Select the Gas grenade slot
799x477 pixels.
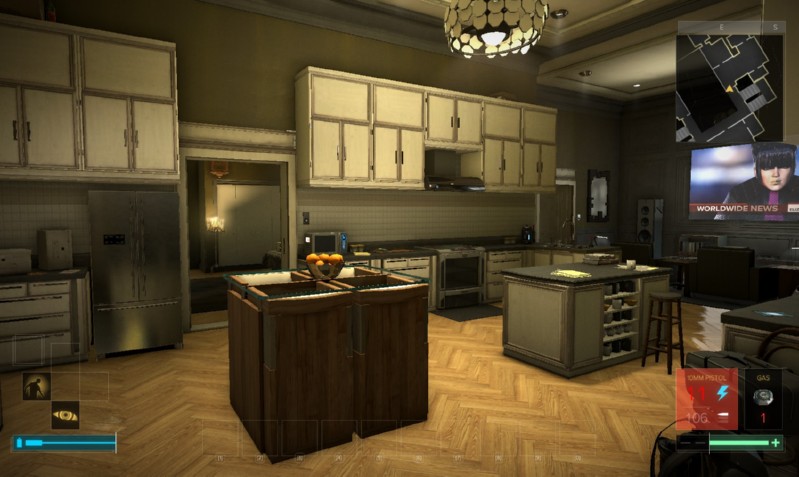763,399
